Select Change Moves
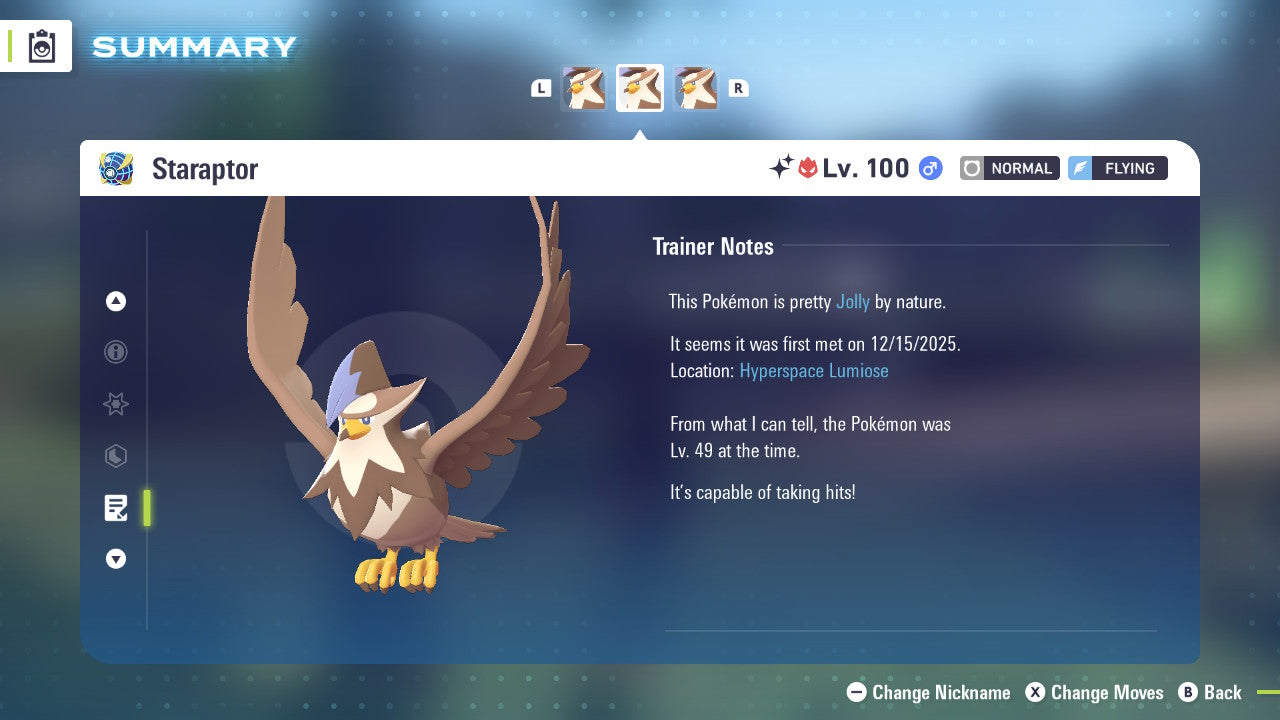The image size is (1280, 720). (x=1105, y=692)
